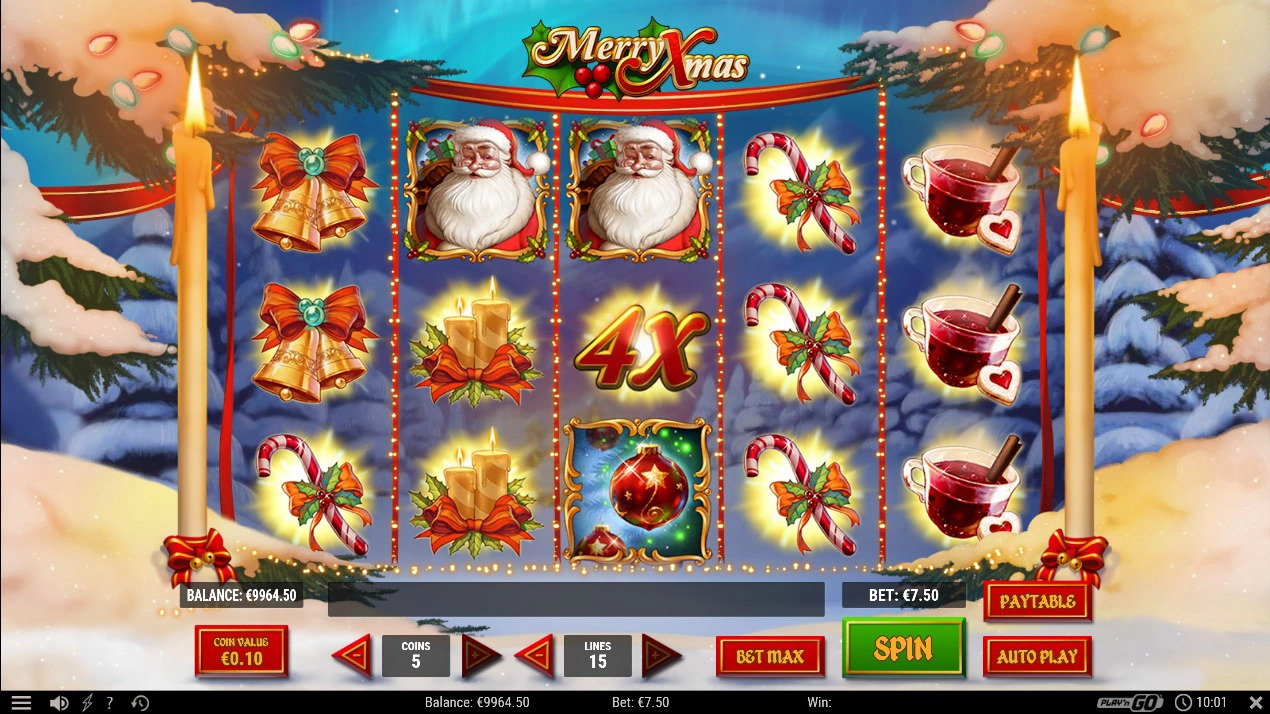Close the game with the X icon
Screen dimensions: 1270x714
coord(1256,703)
